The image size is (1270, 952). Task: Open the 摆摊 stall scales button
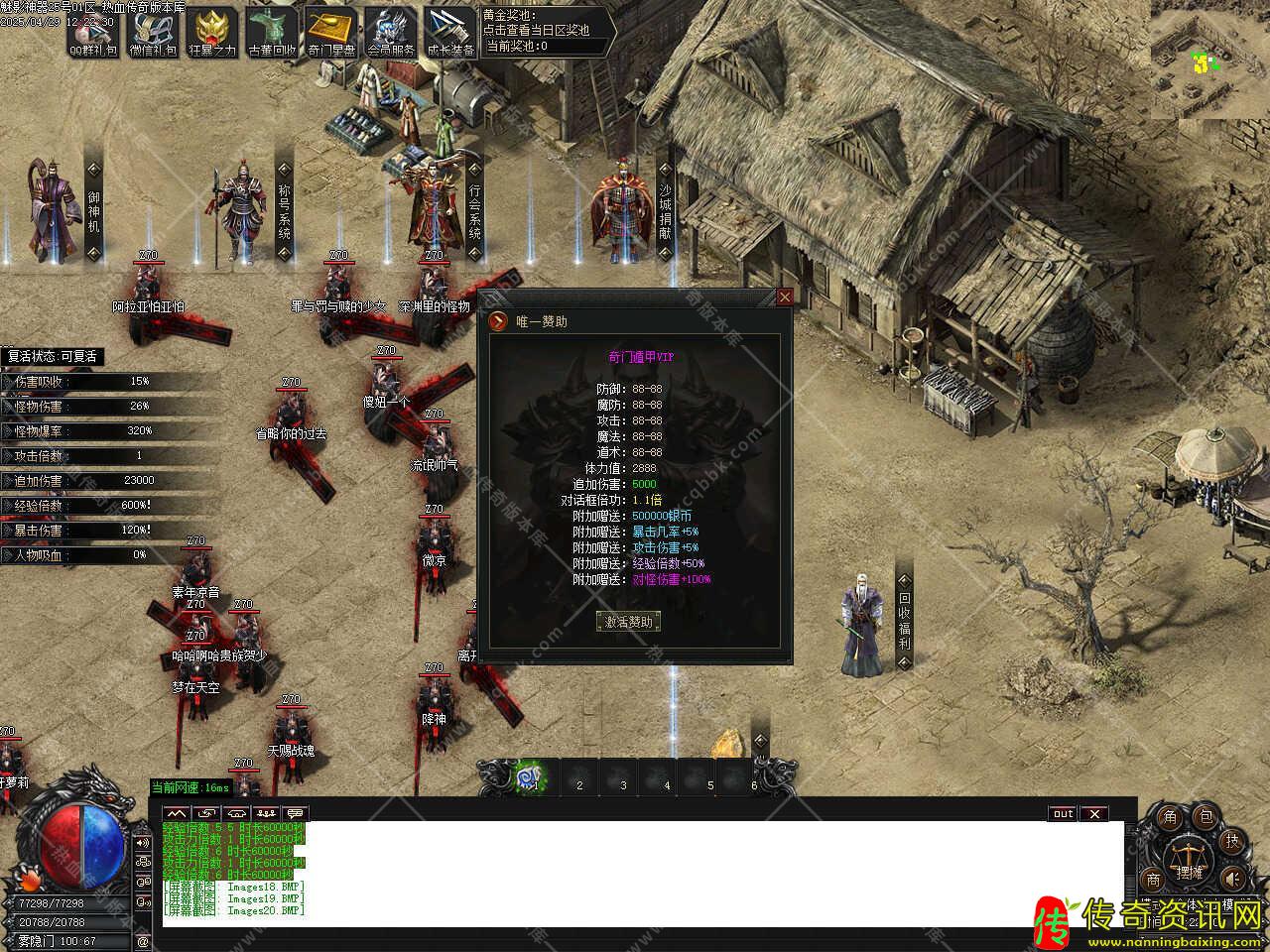(x=1189, y=861)
